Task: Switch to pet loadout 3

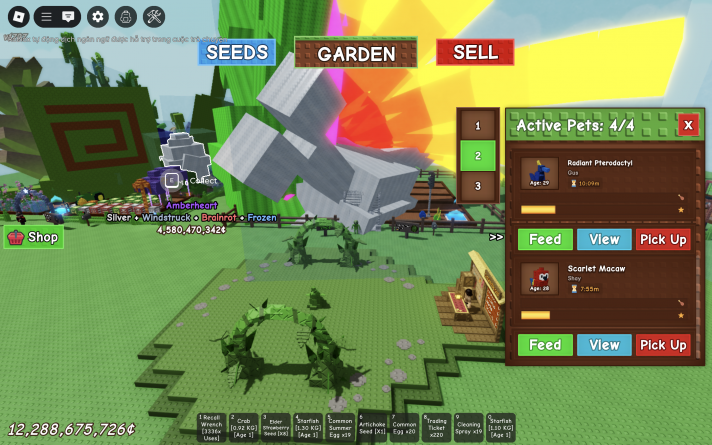Action: click(x=477, y=186)
